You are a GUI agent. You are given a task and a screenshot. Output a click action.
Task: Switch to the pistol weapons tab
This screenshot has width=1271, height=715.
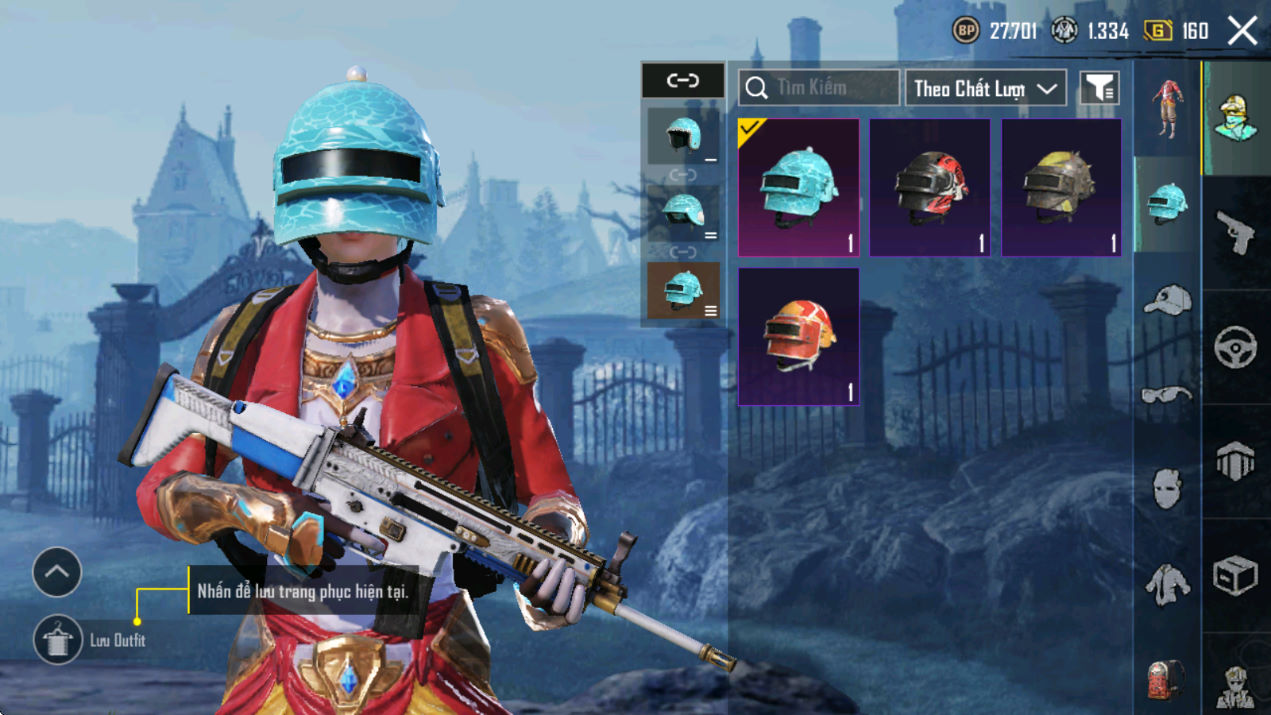point(1236,233)
